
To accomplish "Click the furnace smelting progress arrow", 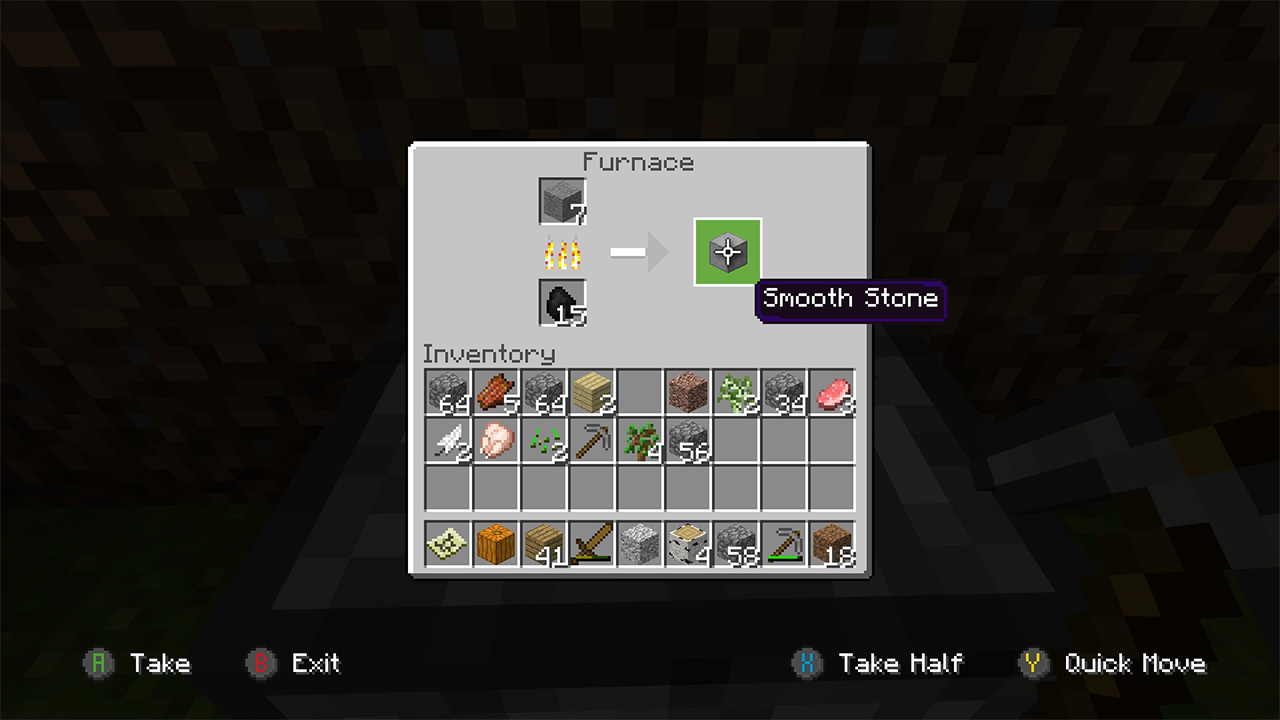I will click(x=640, y=251).
